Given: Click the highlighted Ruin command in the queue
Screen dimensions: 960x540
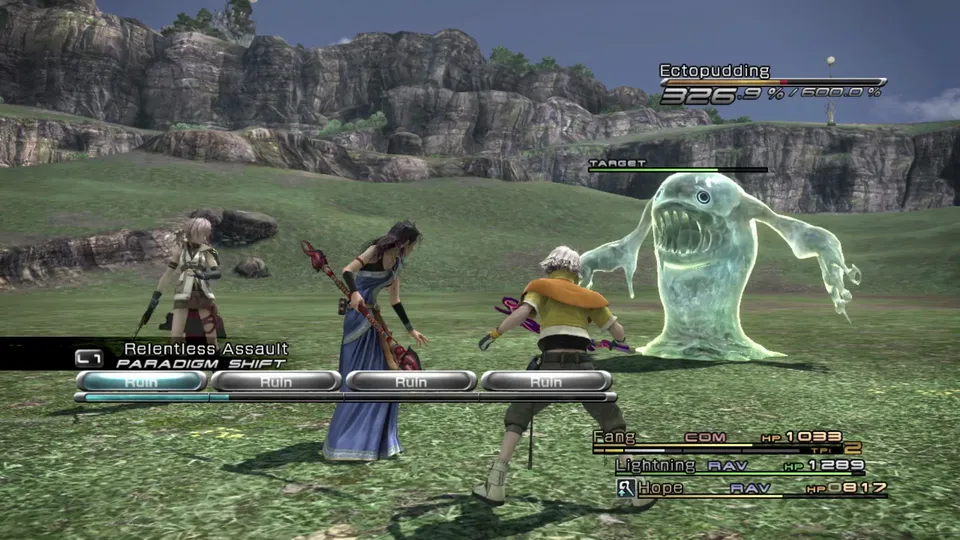Looking at the screenshot, I should click(x=141, y=381).
